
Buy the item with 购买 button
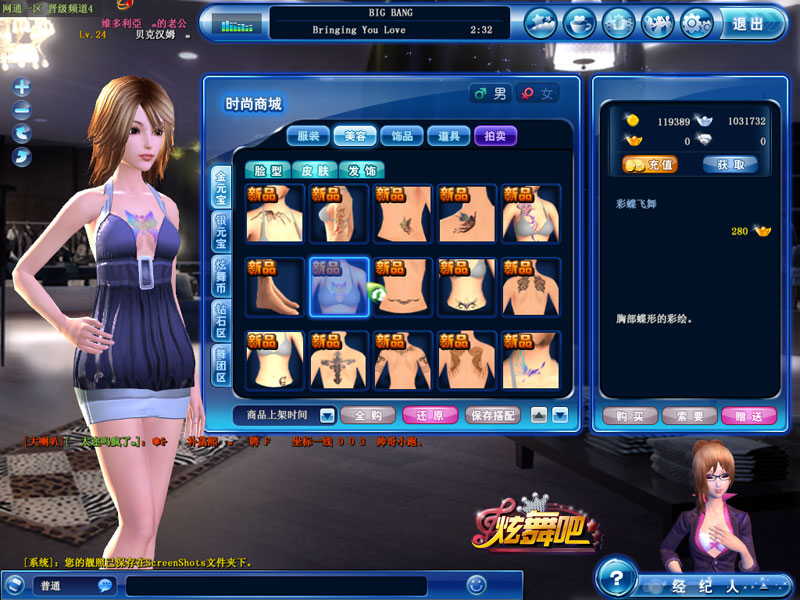[628, 416]
